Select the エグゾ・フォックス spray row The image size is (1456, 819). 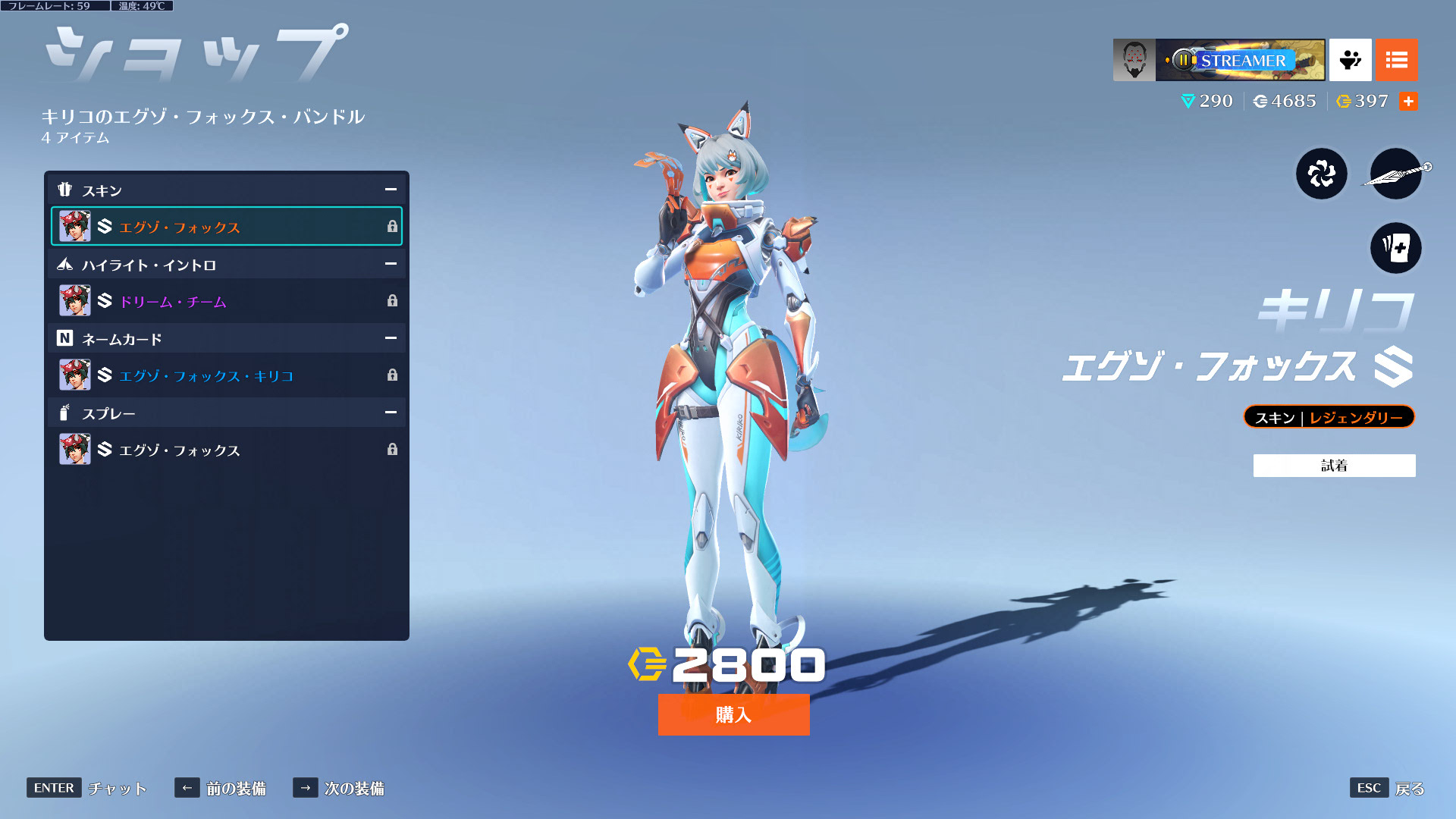(226, 450)
